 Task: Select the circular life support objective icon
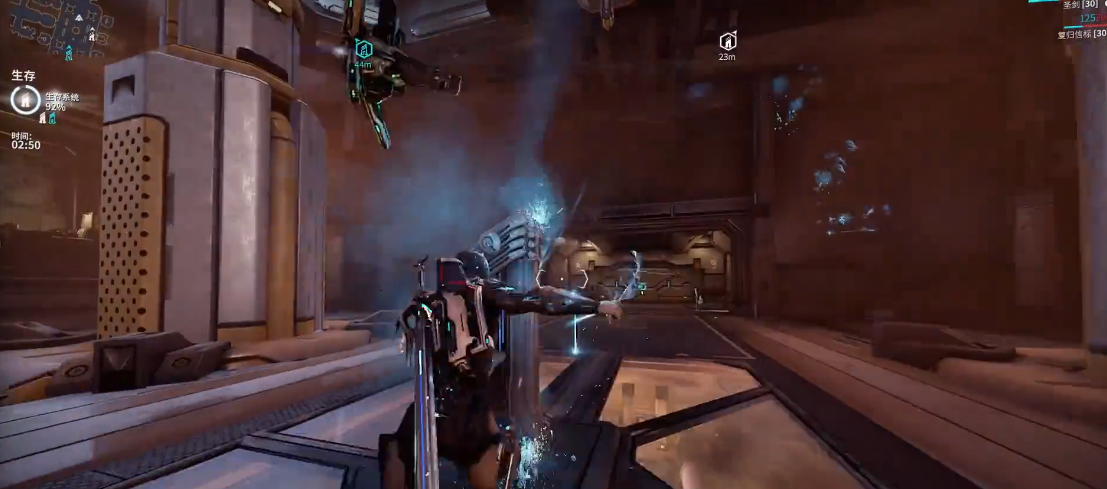(24, 99)
